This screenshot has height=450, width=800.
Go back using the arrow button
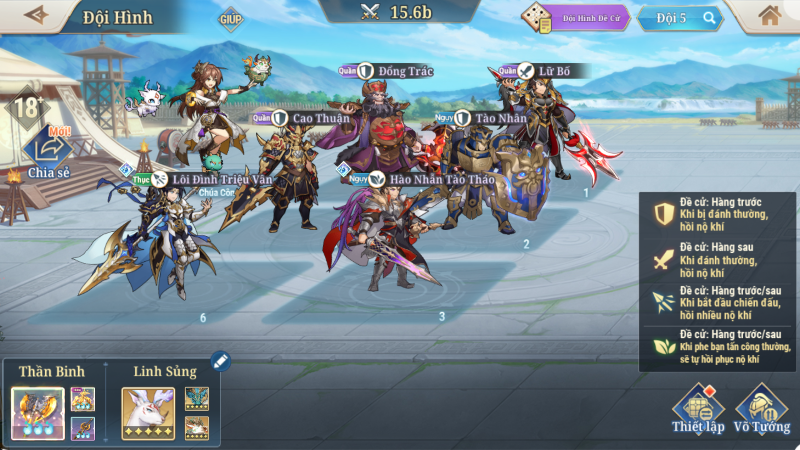pos(36,15)
